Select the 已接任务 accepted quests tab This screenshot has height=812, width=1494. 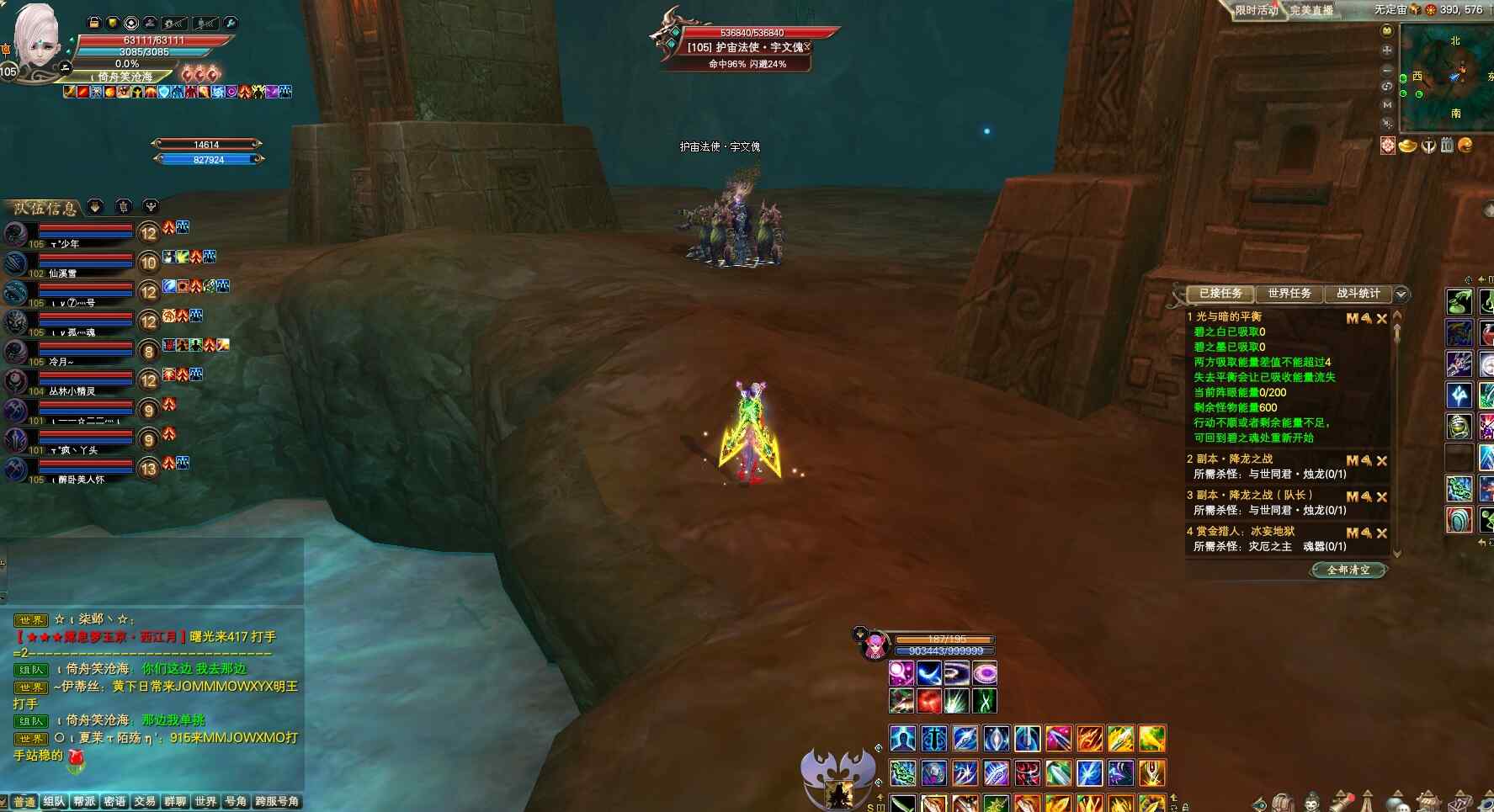click(1220, 294)
